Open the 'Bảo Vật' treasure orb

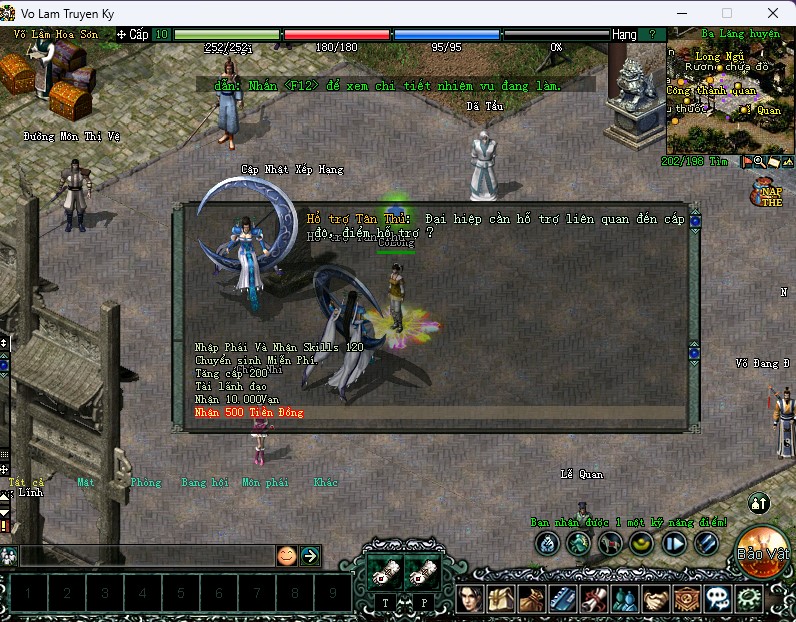[x=763, y=551]
